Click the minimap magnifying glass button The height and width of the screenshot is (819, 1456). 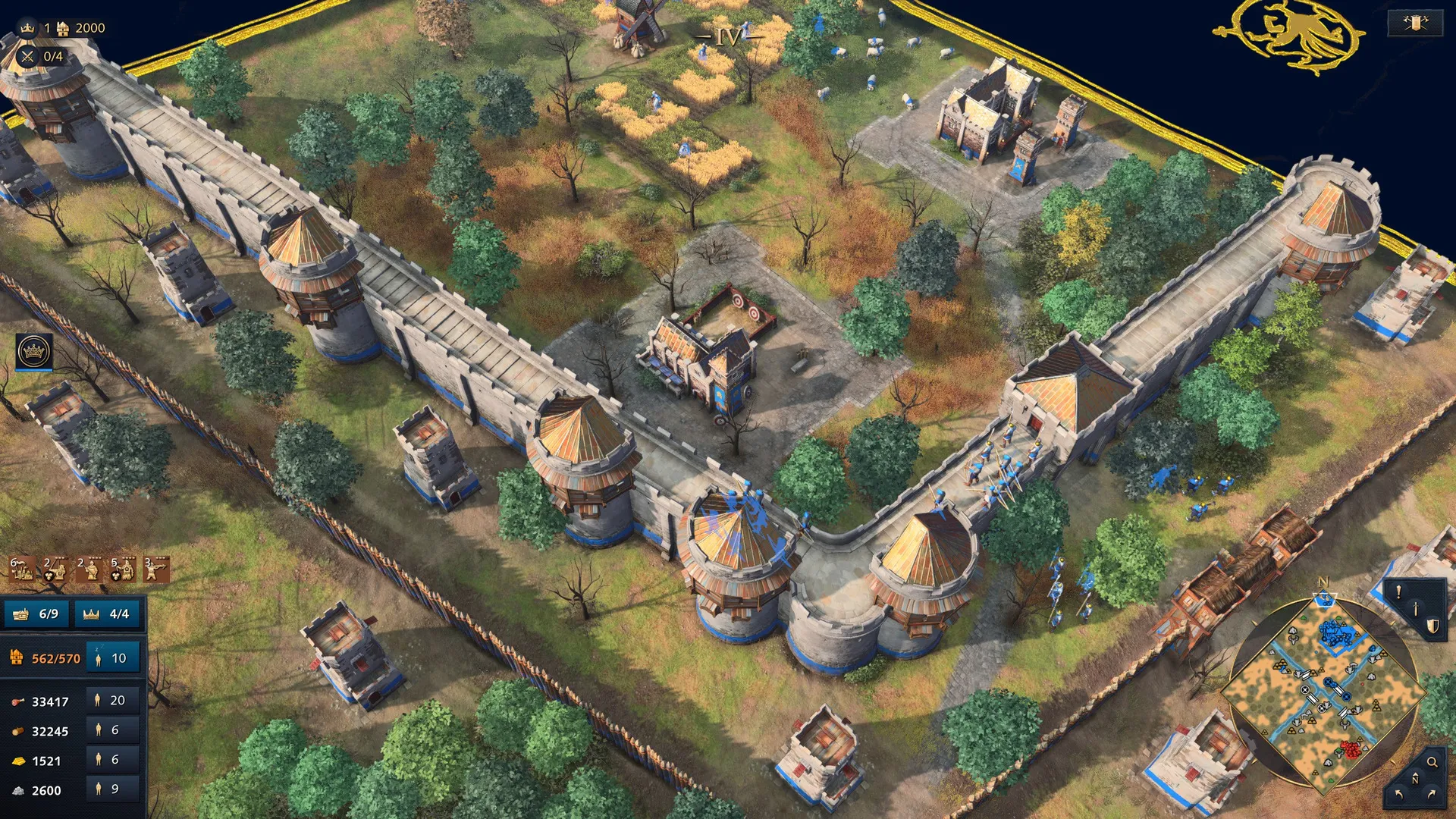[1432, 762]
